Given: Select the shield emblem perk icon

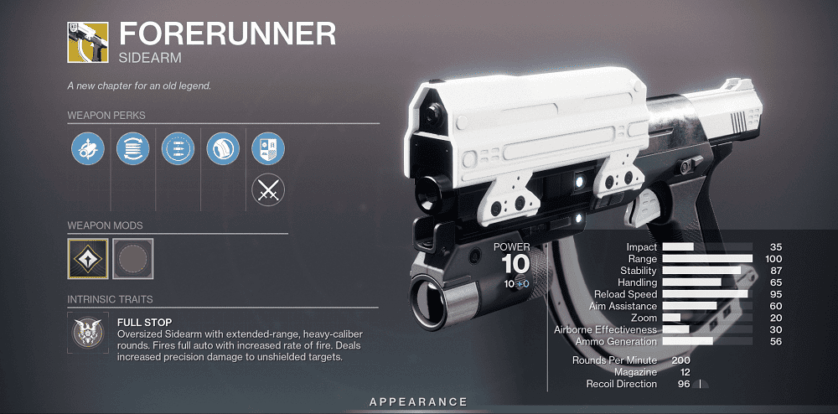Looking at the screenshot, I should click(267, 150).
